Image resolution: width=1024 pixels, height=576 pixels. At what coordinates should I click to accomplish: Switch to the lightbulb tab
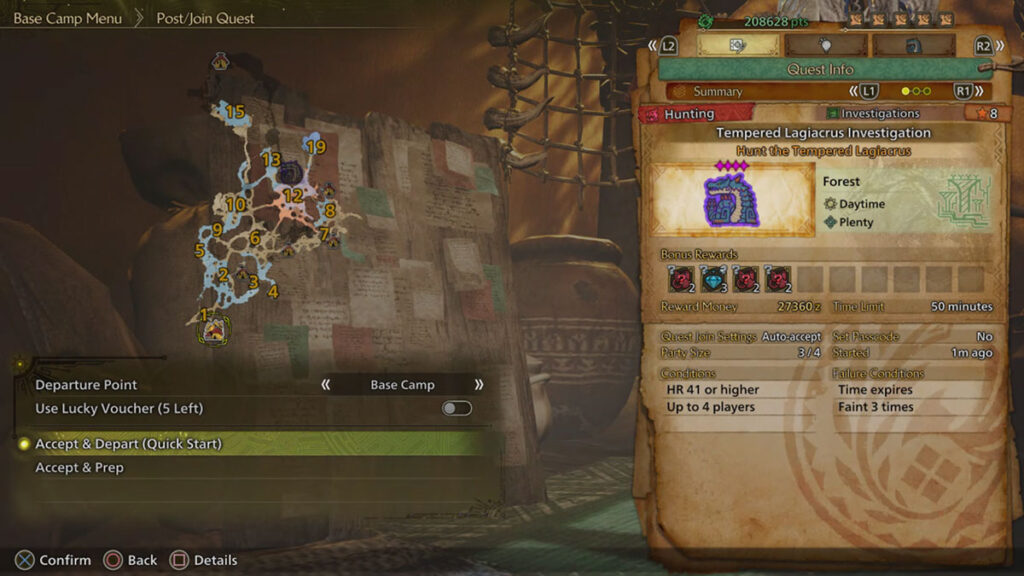(825, 45)
